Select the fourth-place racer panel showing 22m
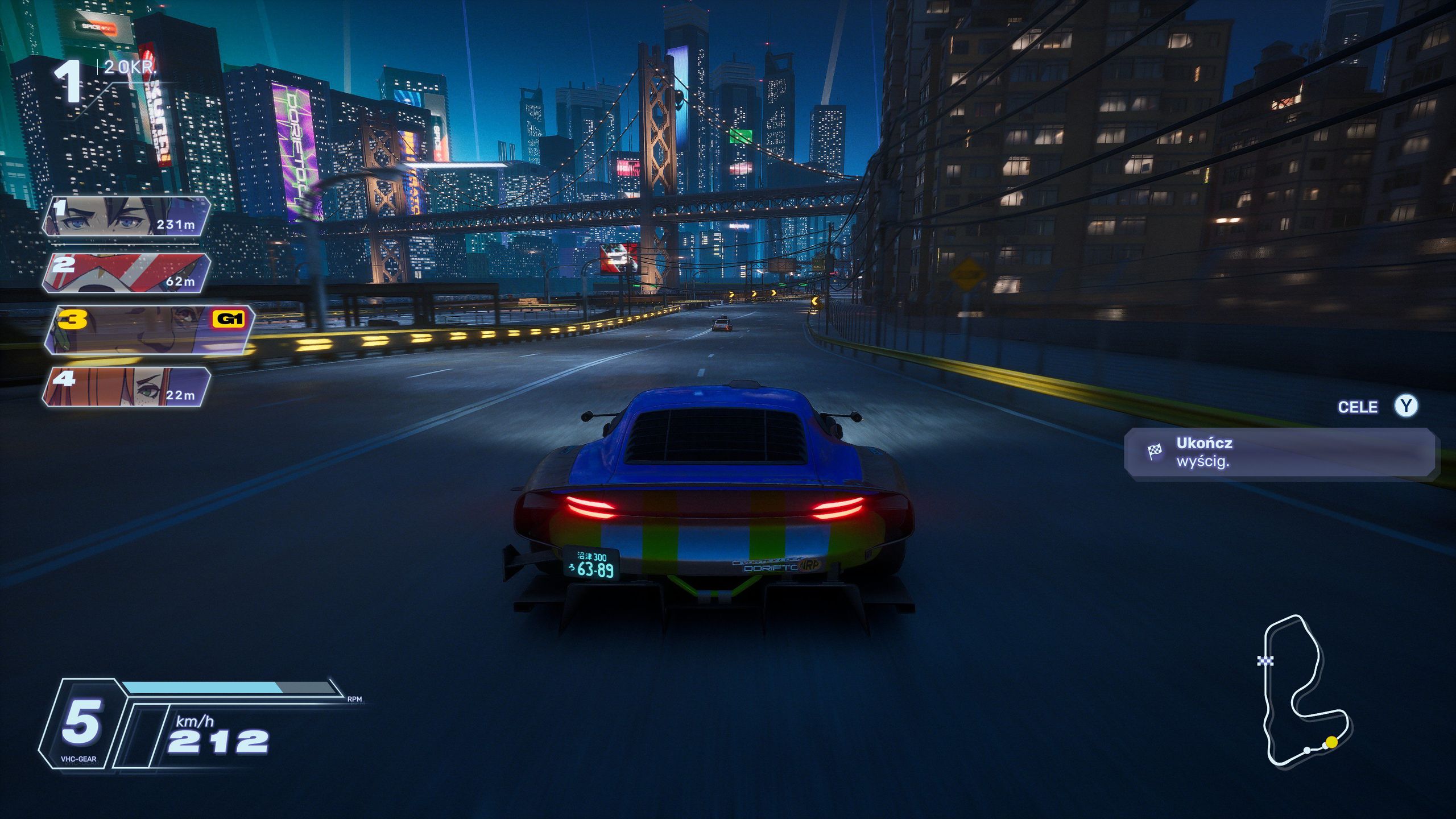The width and height of the screenshot is (1456, 819). tap(126, 387)
